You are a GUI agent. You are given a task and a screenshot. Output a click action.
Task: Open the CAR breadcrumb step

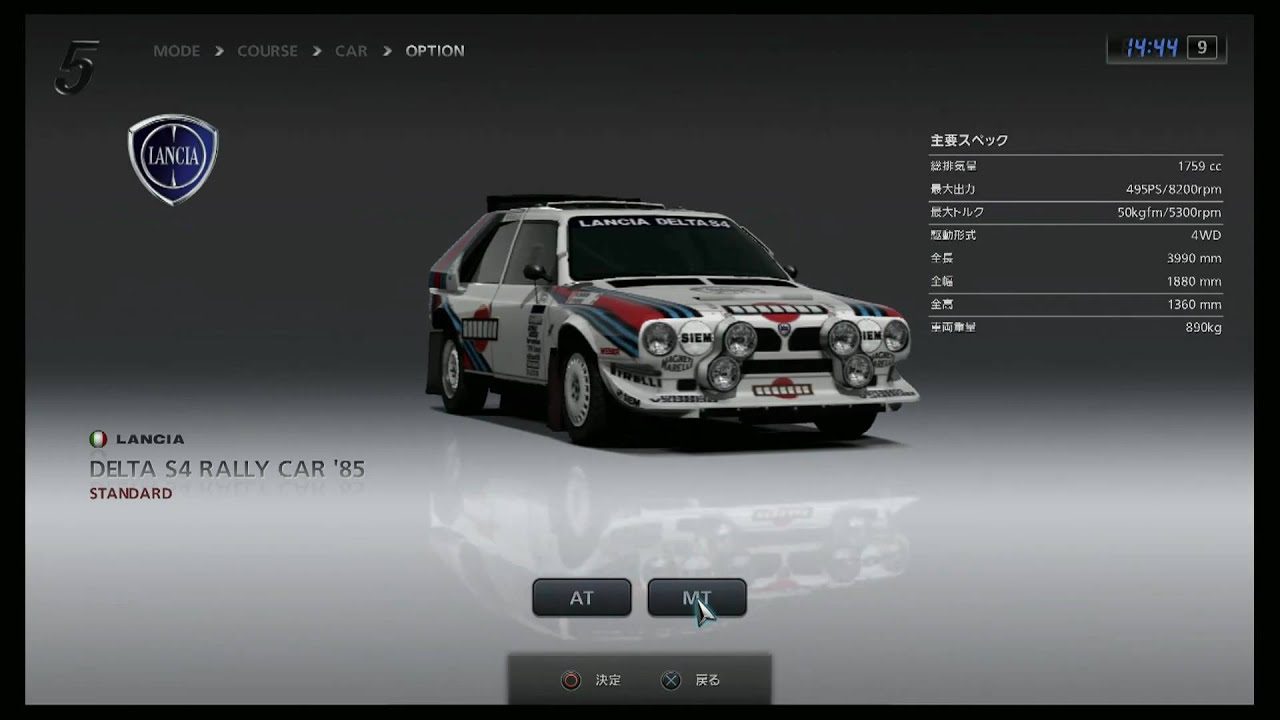pos(351,51)
